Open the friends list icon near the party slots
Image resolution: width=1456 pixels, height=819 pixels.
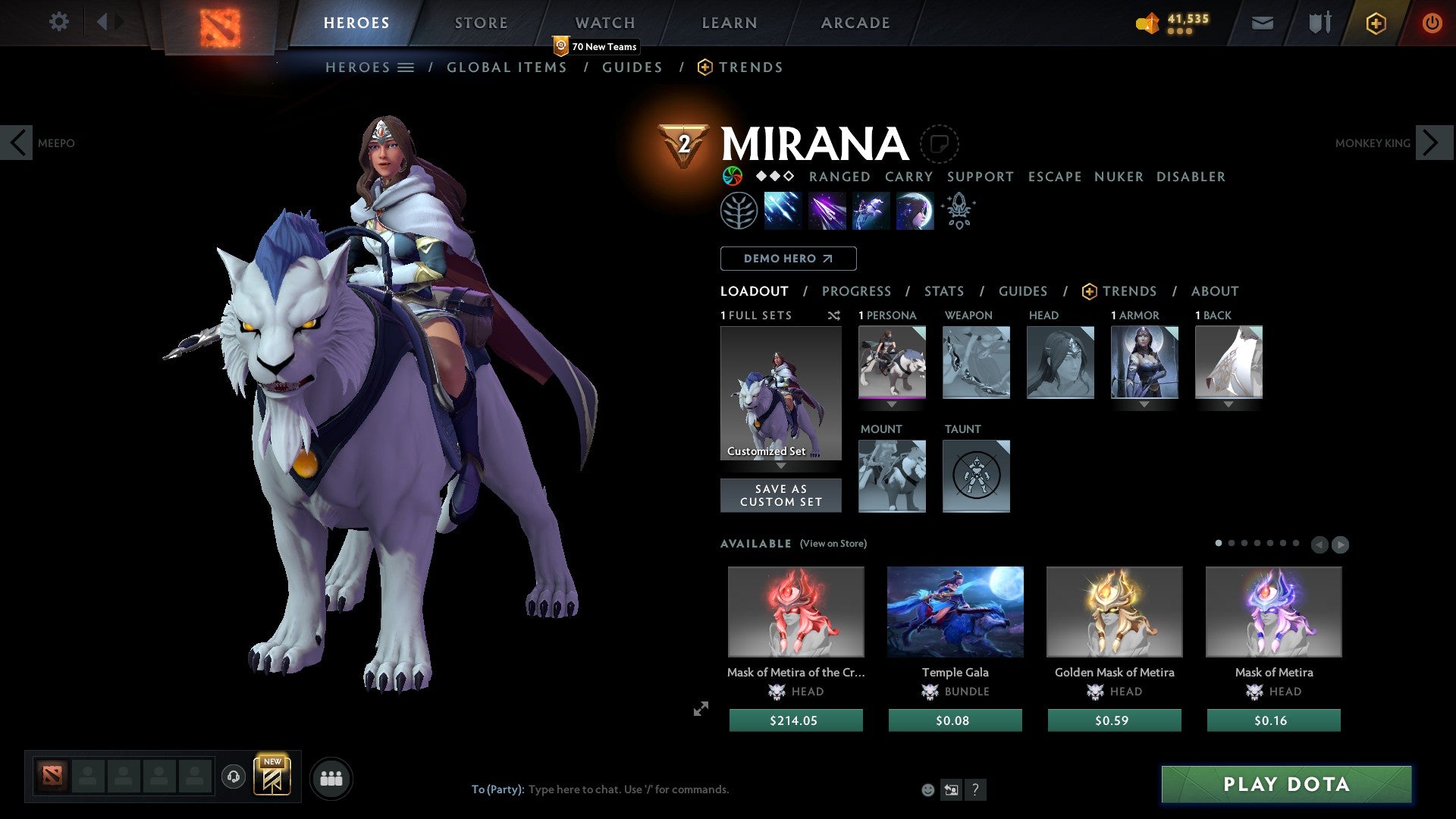click(x=331, y=777)
